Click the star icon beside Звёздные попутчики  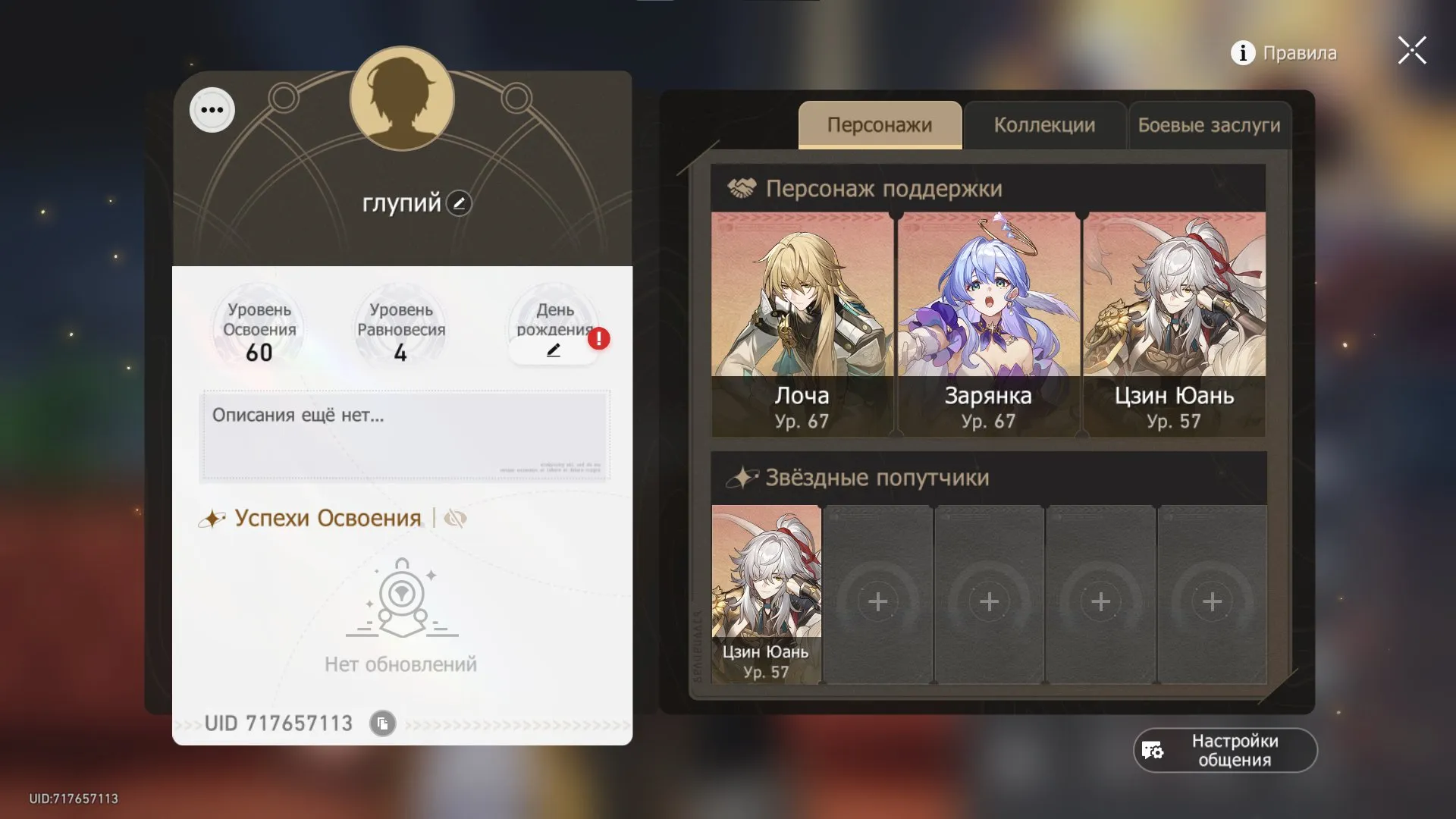tap(742, 477)
